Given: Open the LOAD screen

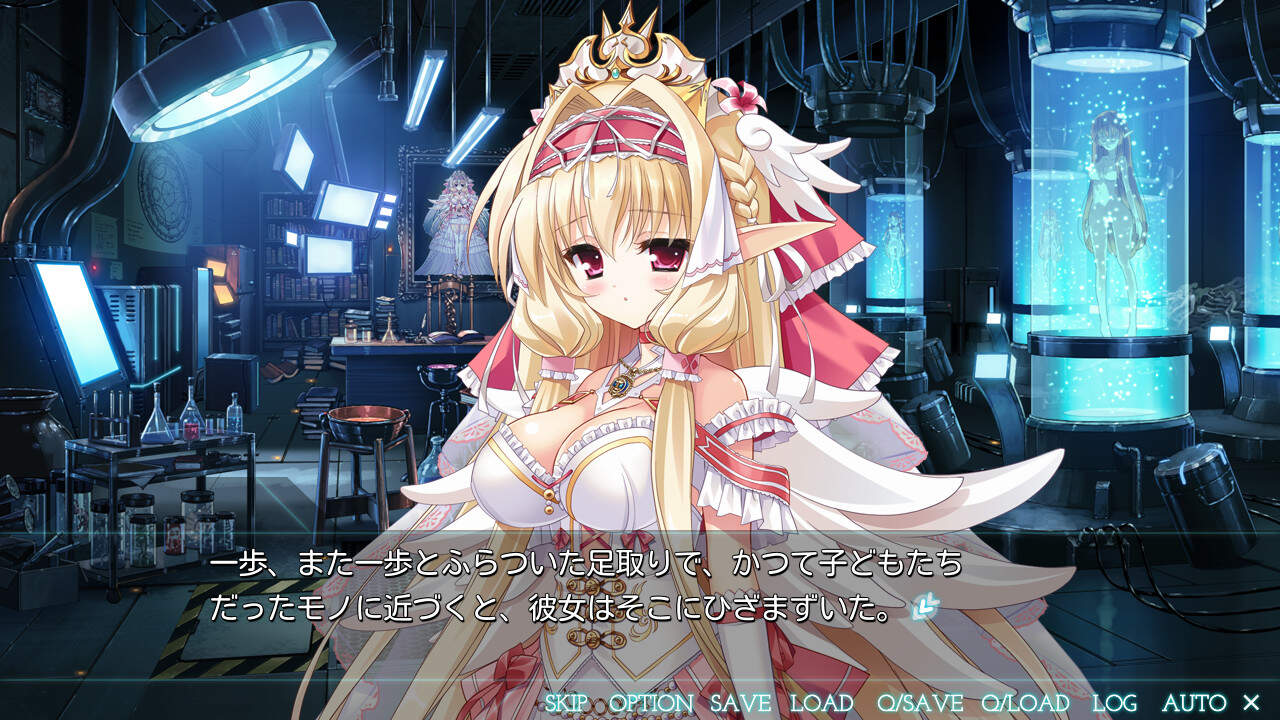Looking at the screenshot, I should point(821,703).
